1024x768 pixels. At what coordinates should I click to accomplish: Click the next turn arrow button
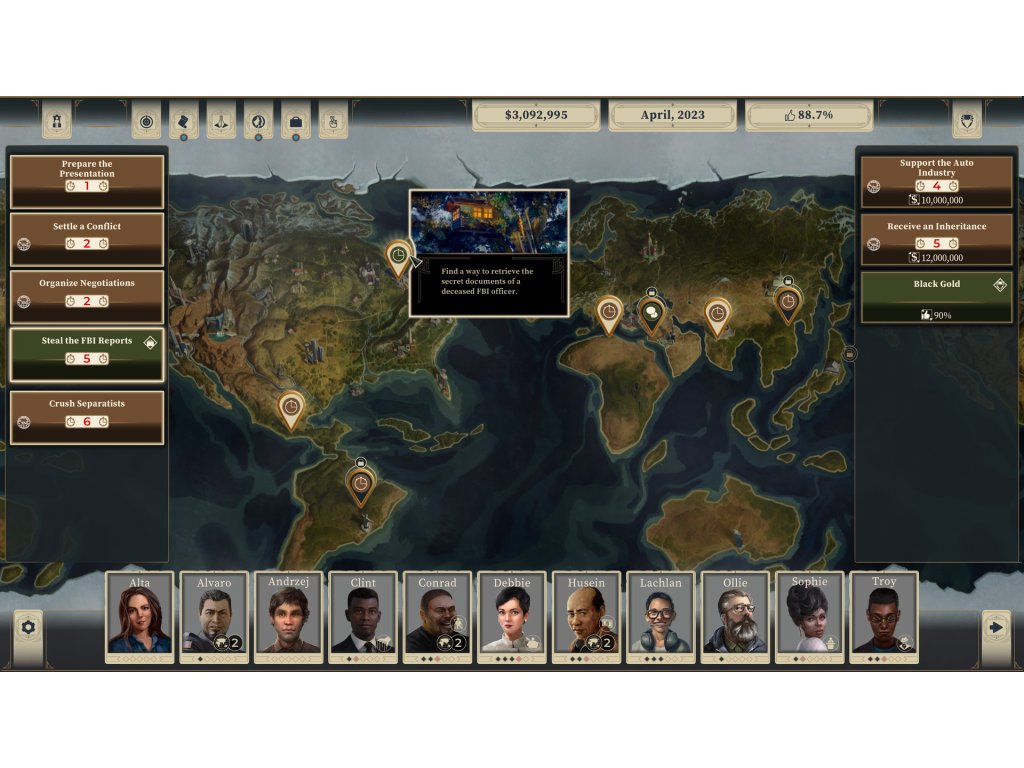[995, 627]
